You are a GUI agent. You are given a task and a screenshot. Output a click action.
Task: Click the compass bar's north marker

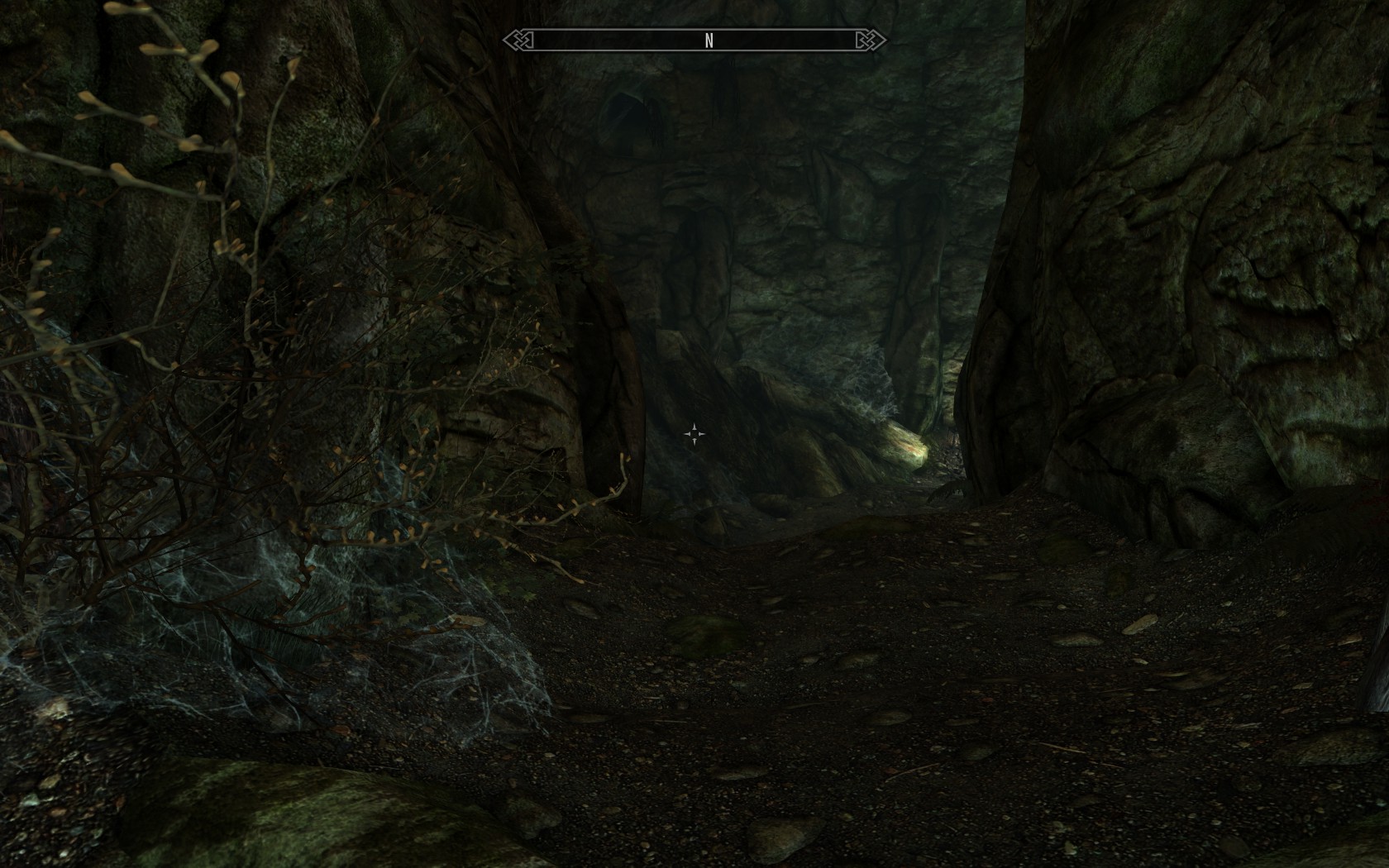point(709,41)
